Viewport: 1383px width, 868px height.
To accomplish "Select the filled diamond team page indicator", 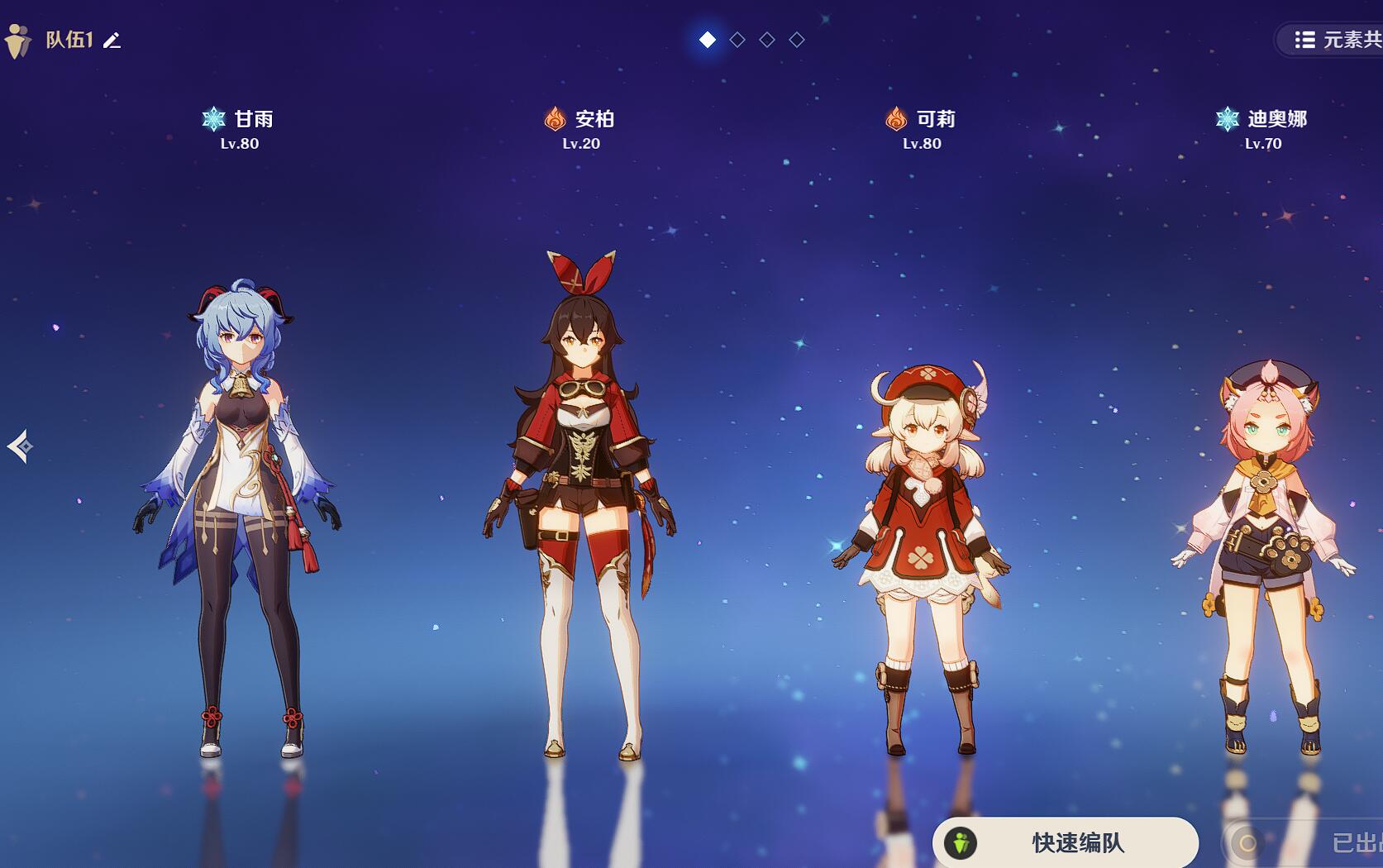I will pos(708,40).
